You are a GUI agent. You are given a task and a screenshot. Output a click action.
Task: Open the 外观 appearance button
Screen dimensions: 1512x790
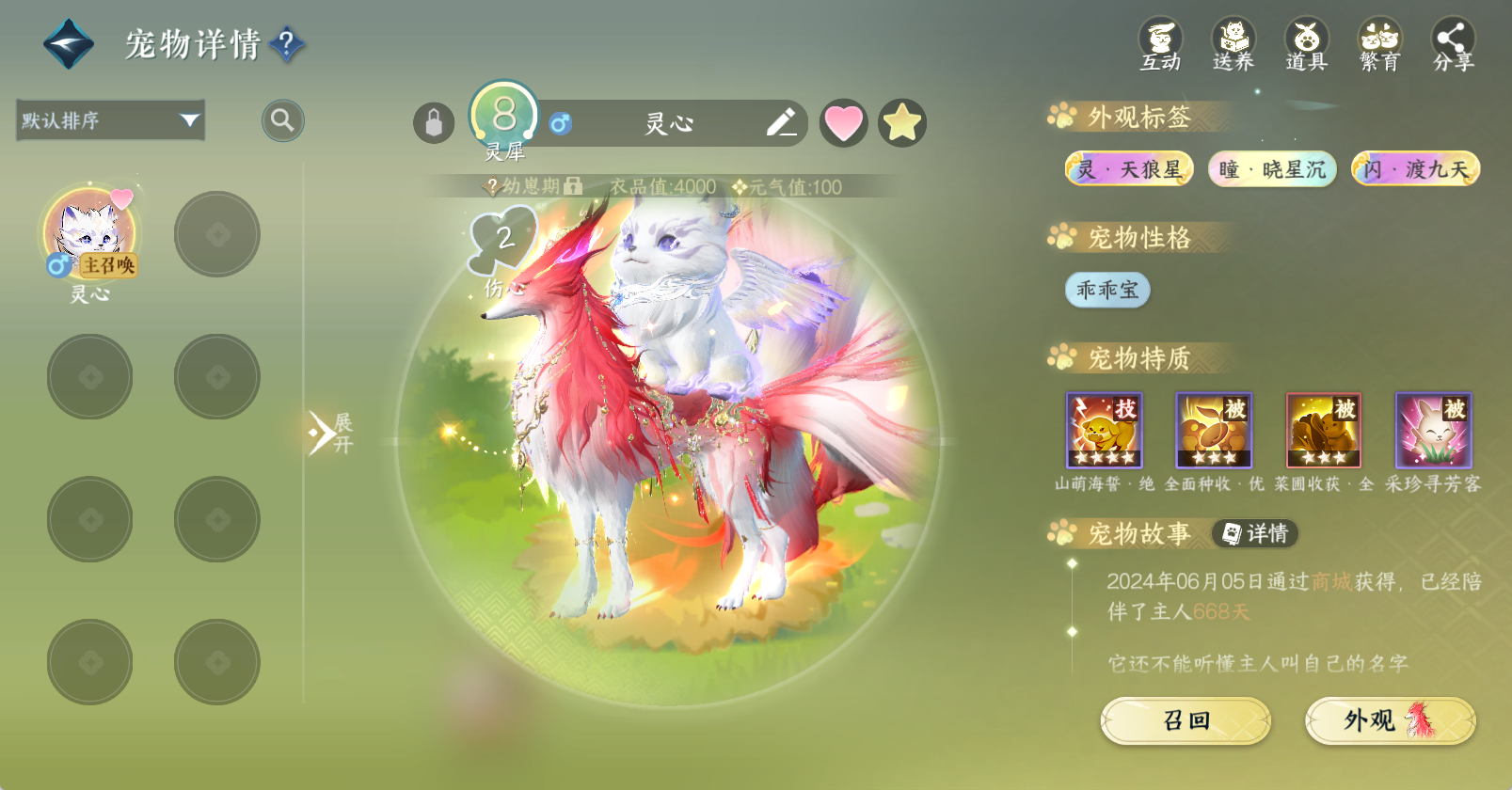click(1390, 720)
